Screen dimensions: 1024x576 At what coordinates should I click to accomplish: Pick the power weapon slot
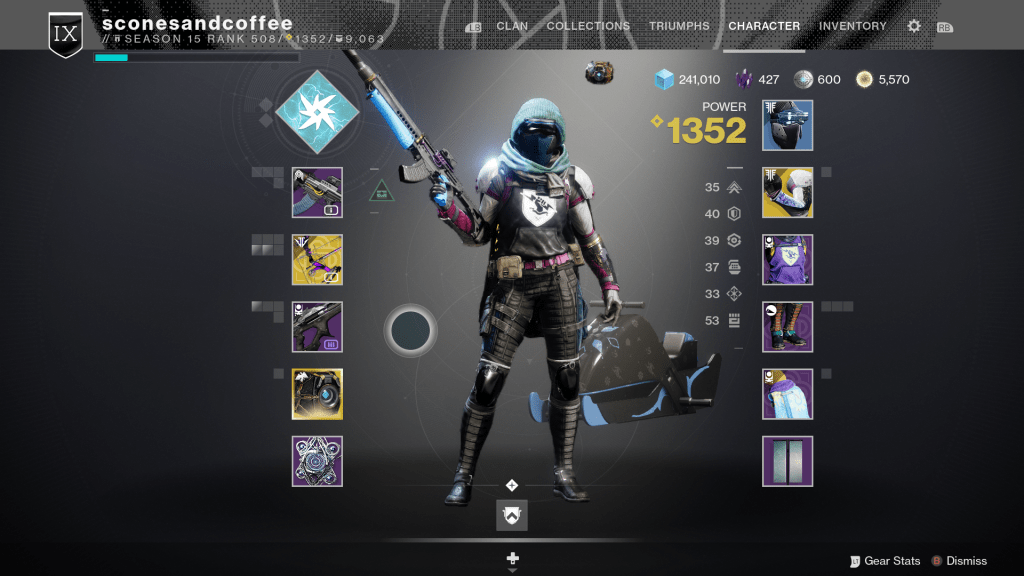[317, 327]
